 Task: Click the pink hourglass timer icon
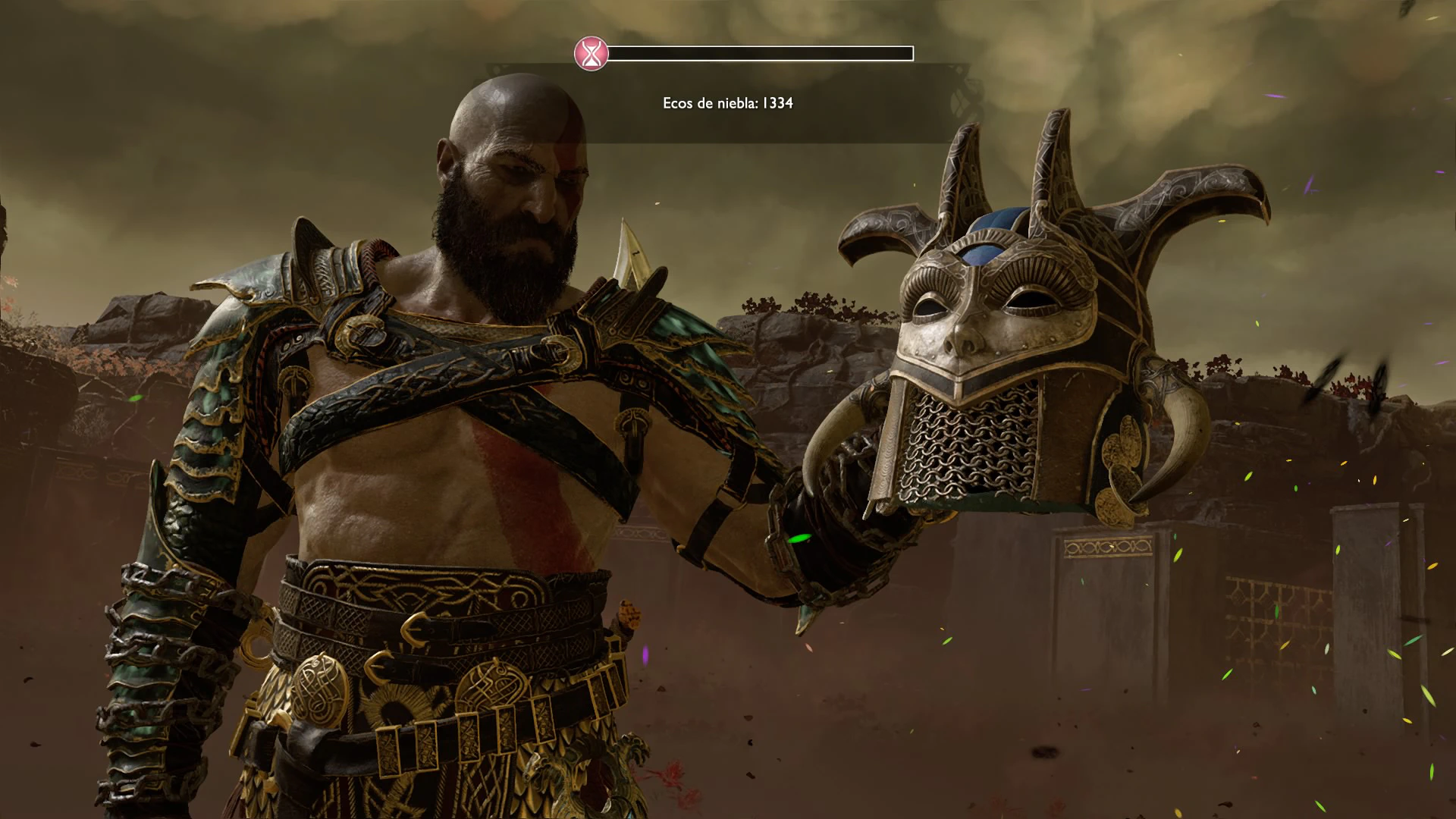coord(591,54)
